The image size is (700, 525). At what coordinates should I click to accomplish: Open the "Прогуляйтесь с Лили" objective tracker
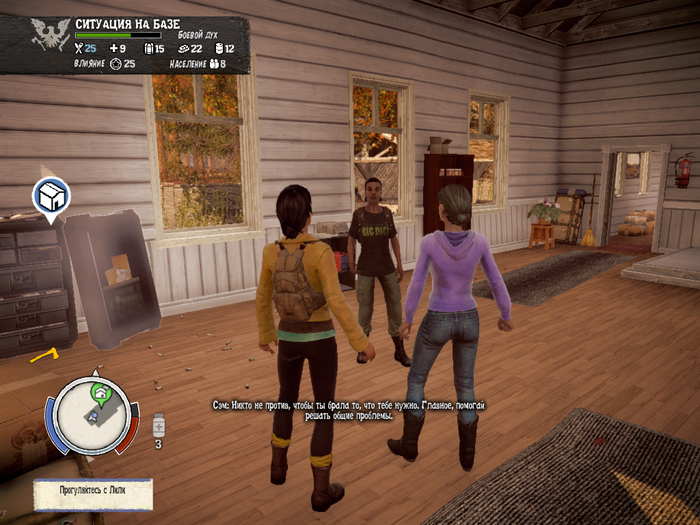click(x=93, y=492)
